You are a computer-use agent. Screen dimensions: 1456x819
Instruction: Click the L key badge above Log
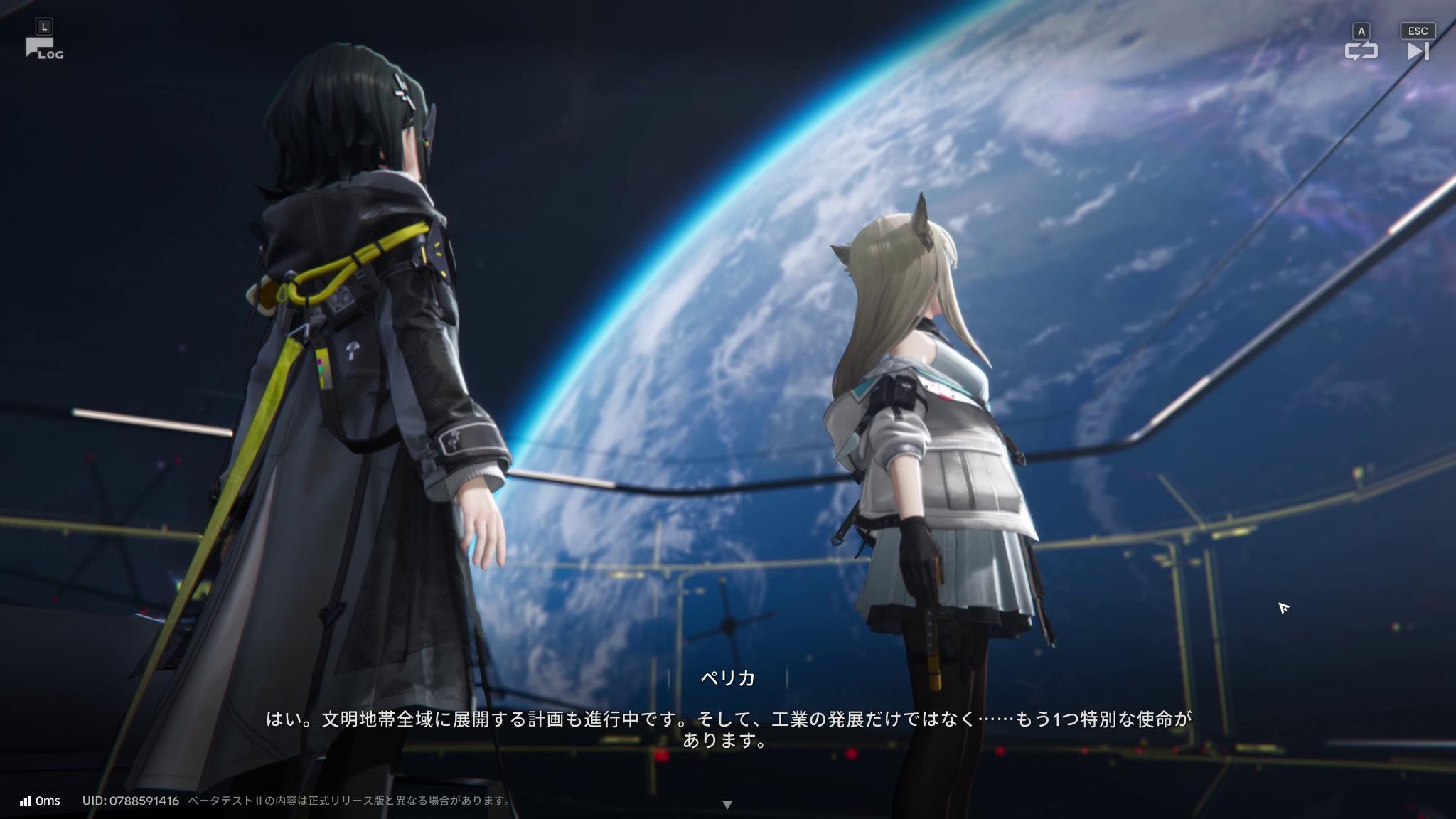pos(45,26)
